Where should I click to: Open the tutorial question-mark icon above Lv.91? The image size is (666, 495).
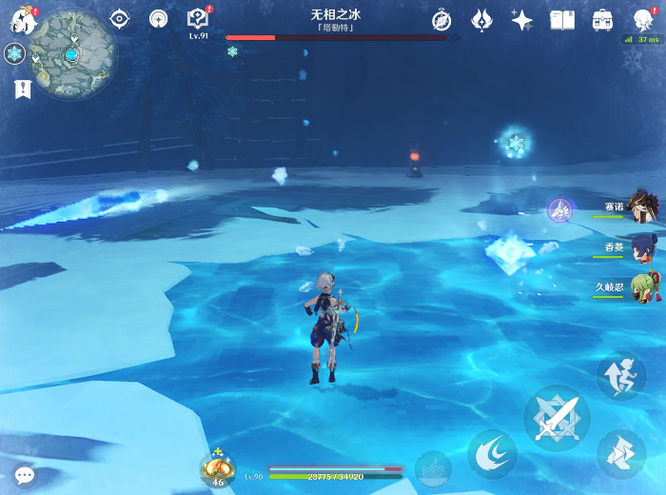198,19
